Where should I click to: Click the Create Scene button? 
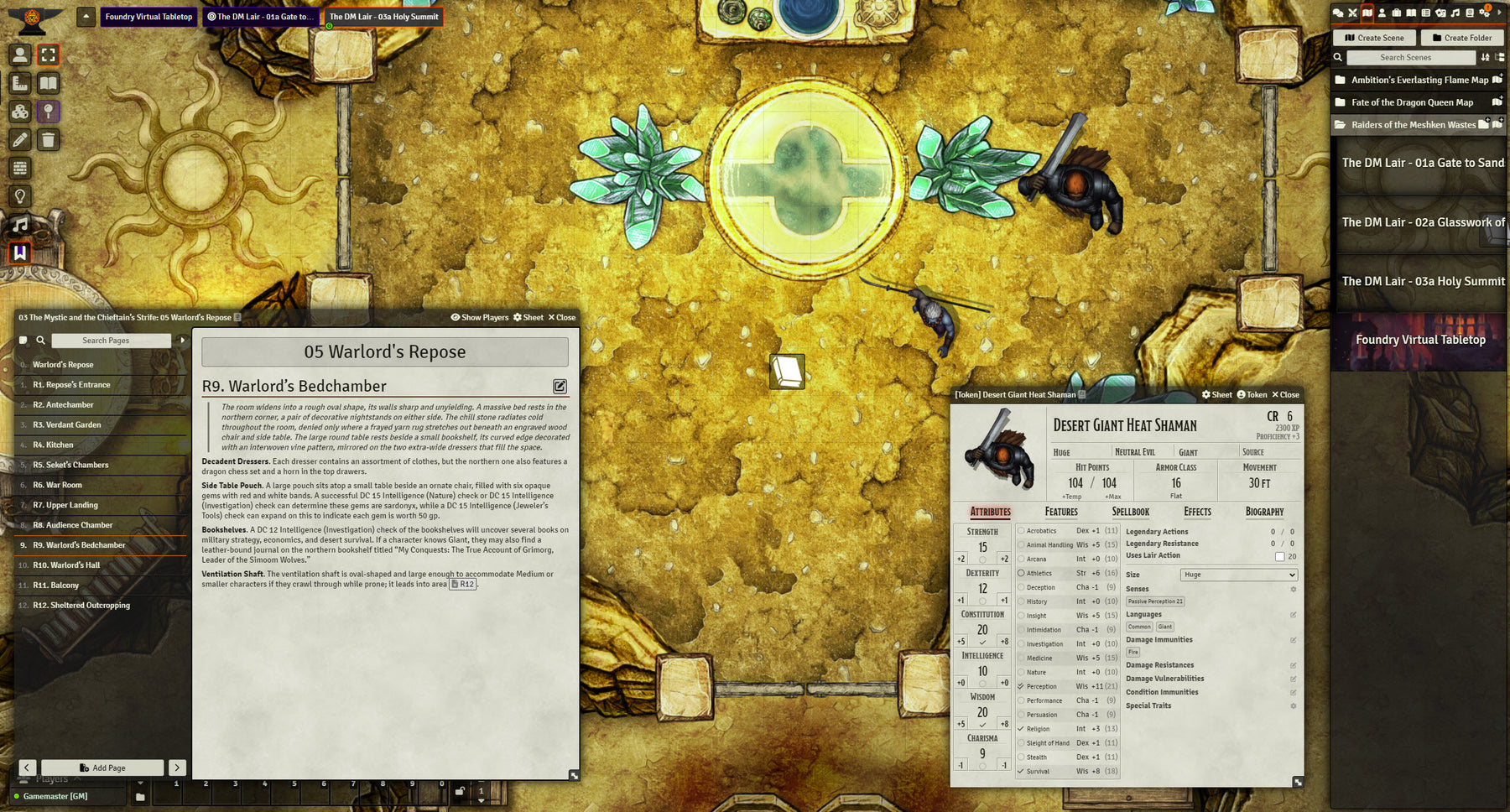(1374, 38)
